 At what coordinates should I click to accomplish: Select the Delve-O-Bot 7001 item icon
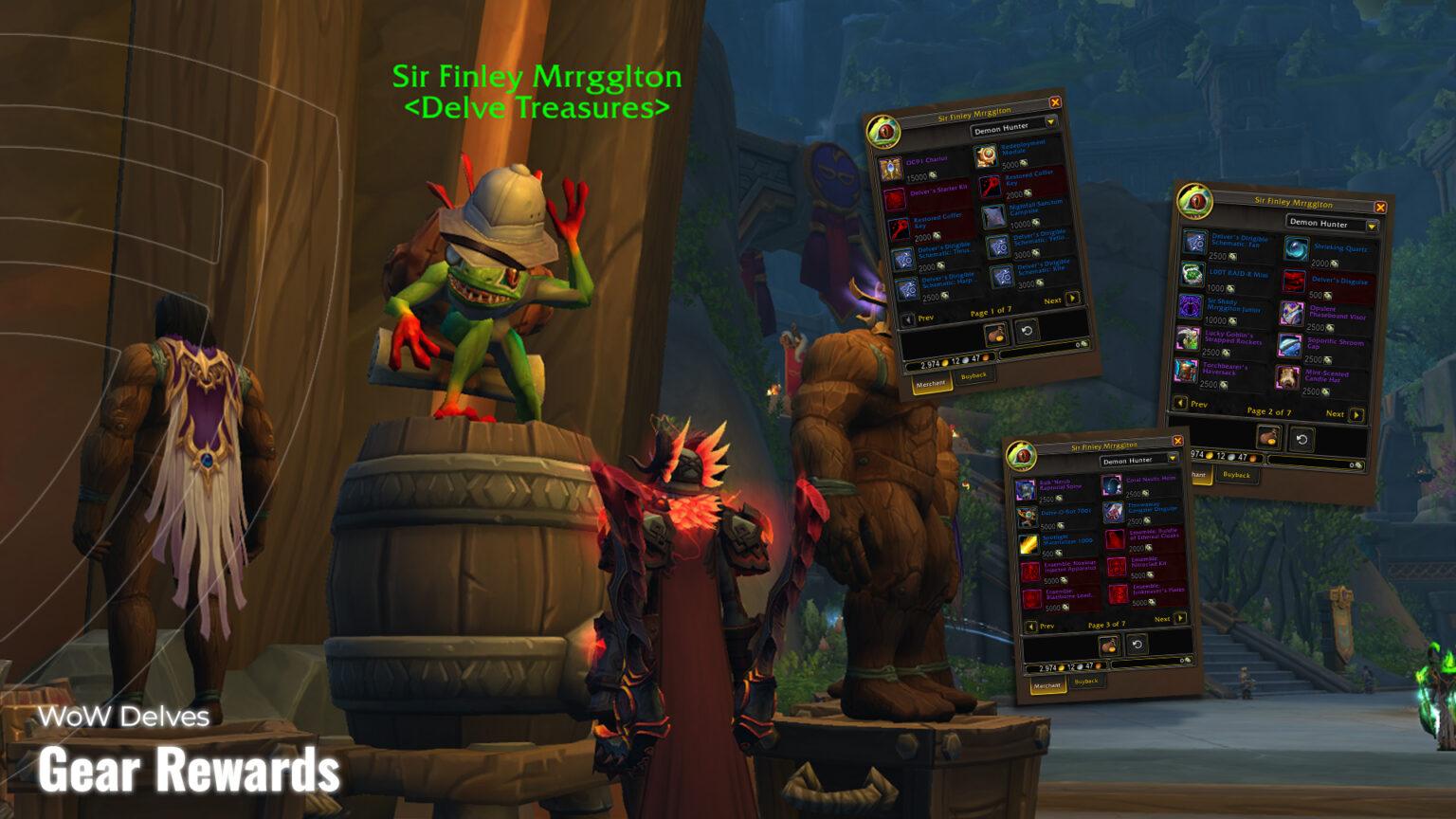(x=1028, y=515)
